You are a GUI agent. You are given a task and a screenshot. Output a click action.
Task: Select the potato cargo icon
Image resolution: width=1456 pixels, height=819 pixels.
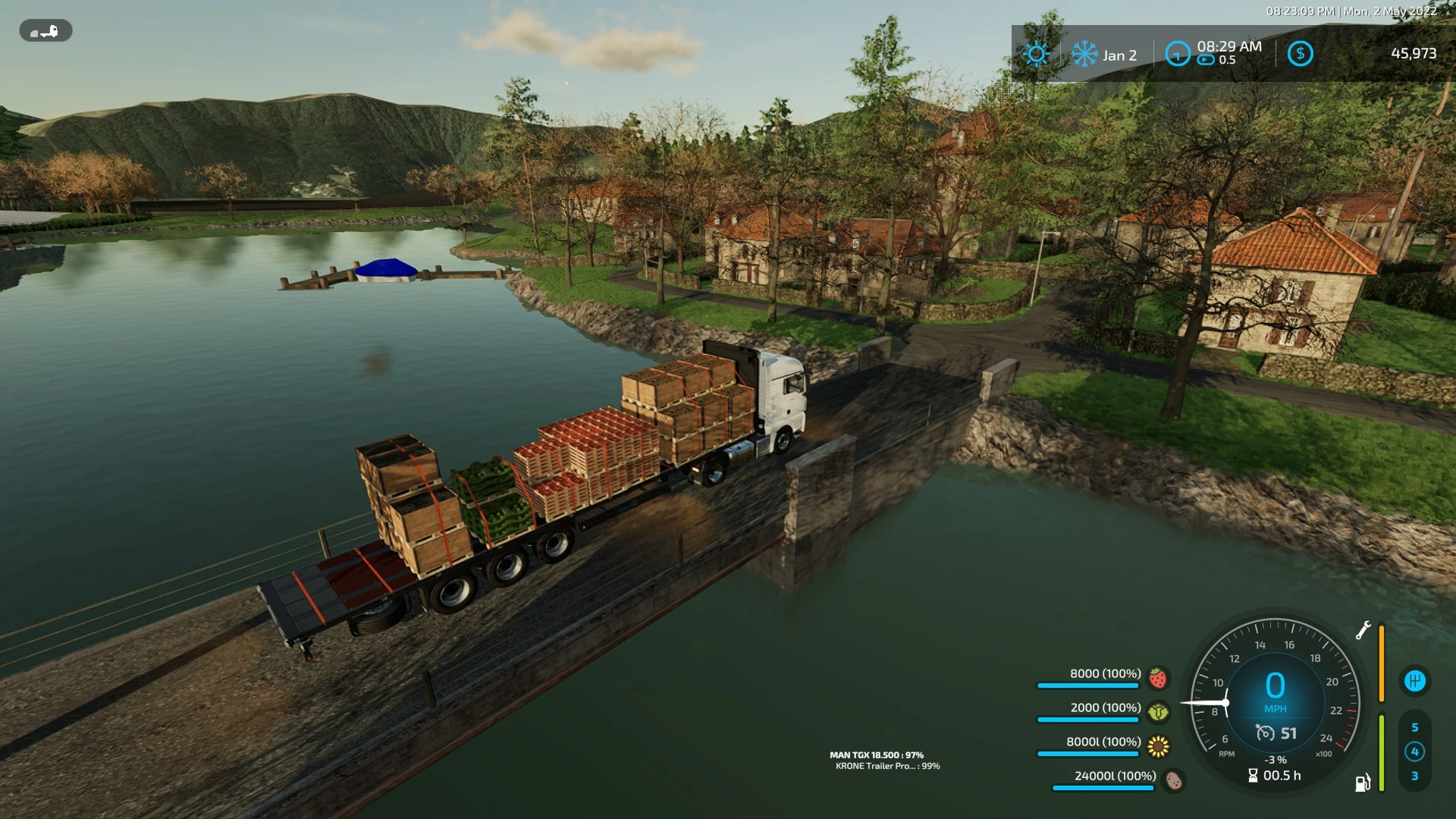pyautogui.click(x=1174, y=780)
